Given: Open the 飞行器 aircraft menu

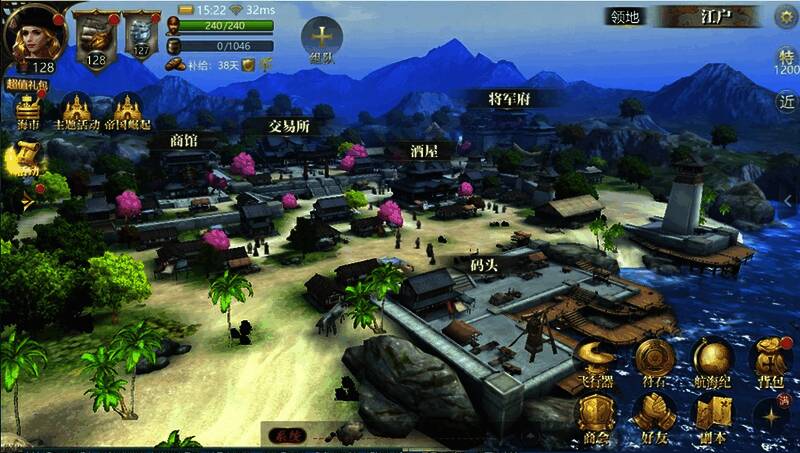Looking at the screenshot, I should point(597,362).
